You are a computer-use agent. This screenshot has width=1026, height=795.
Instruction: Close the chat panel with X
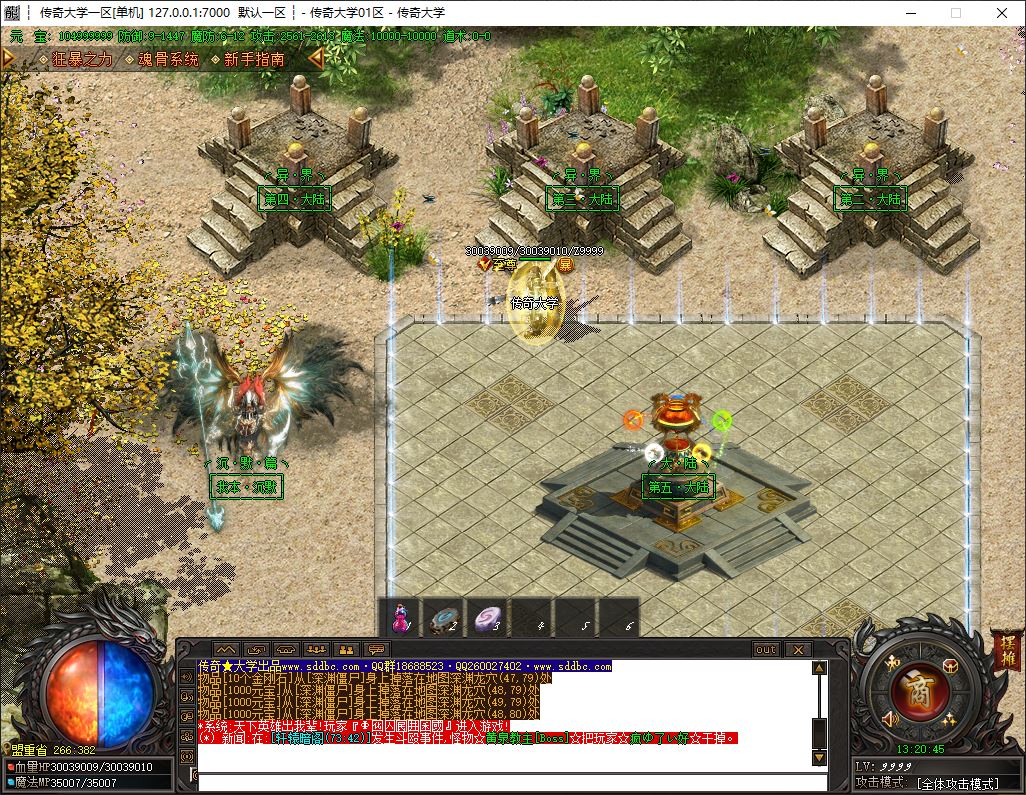click(x=797, y=649)
